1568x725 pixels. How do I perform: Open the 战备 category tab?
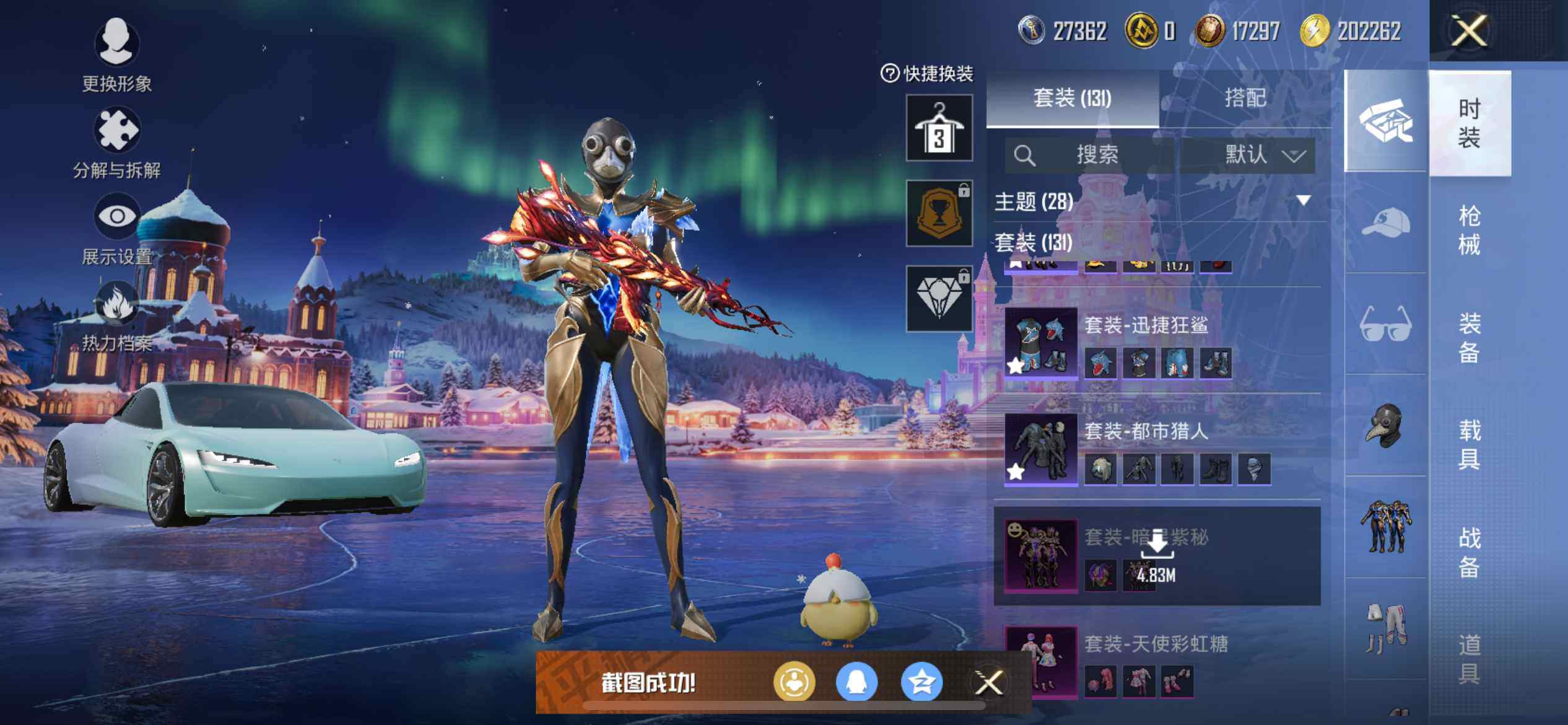(1469, 551)
